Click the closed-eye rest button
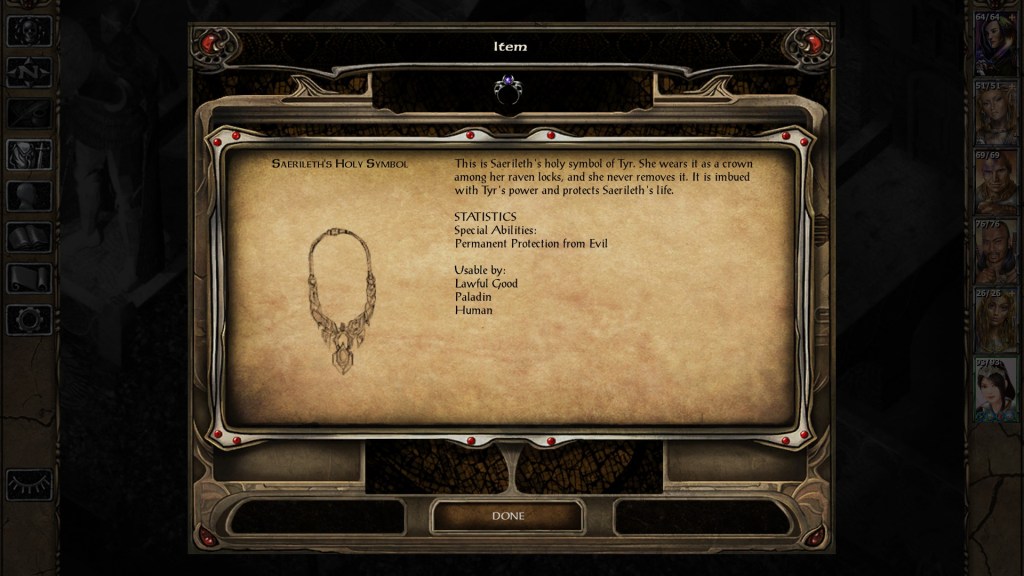 point(28,484)
